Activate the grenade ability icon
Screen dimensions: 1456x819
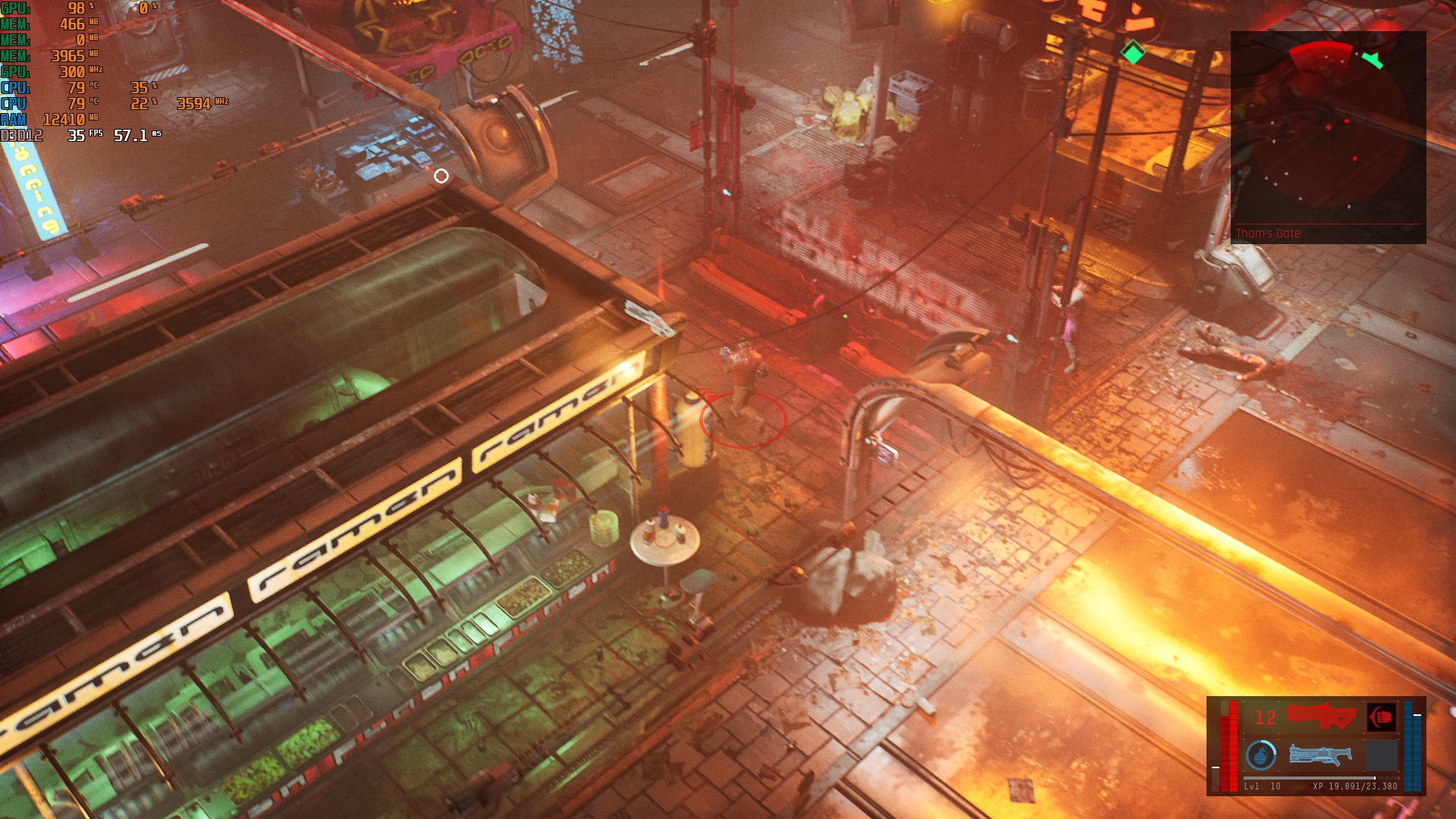click(x=1261, y=755)
